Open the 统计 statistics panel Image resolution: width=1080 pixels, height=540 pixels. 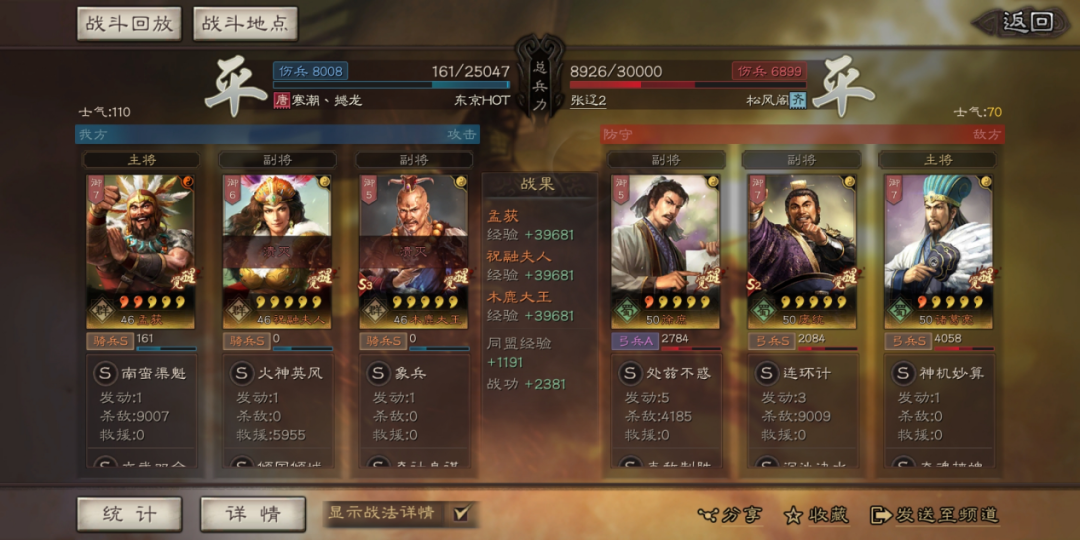point(129,514)
